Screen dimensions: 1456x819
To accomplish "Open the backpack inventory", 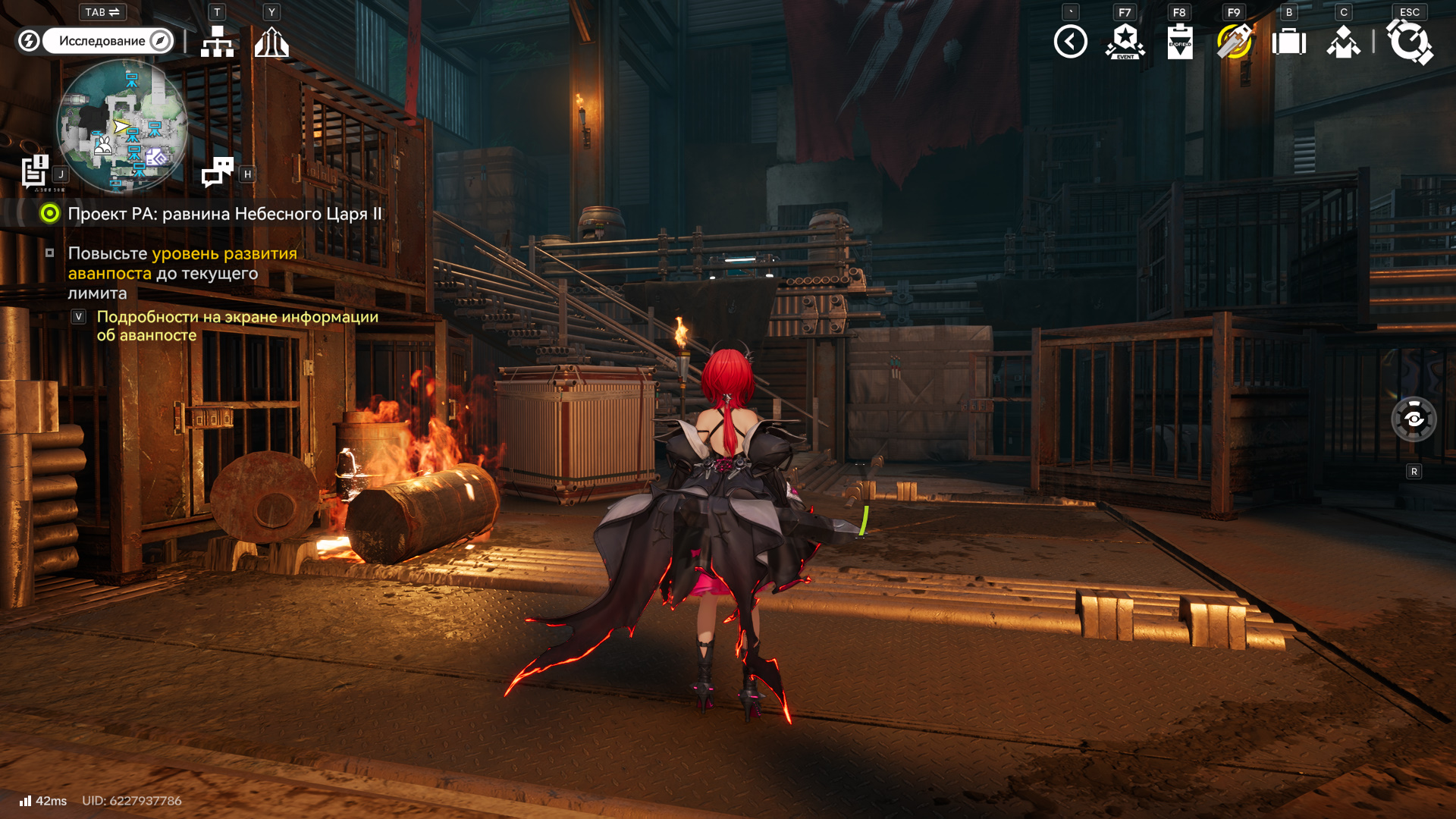I will (x=1288, y=42).
